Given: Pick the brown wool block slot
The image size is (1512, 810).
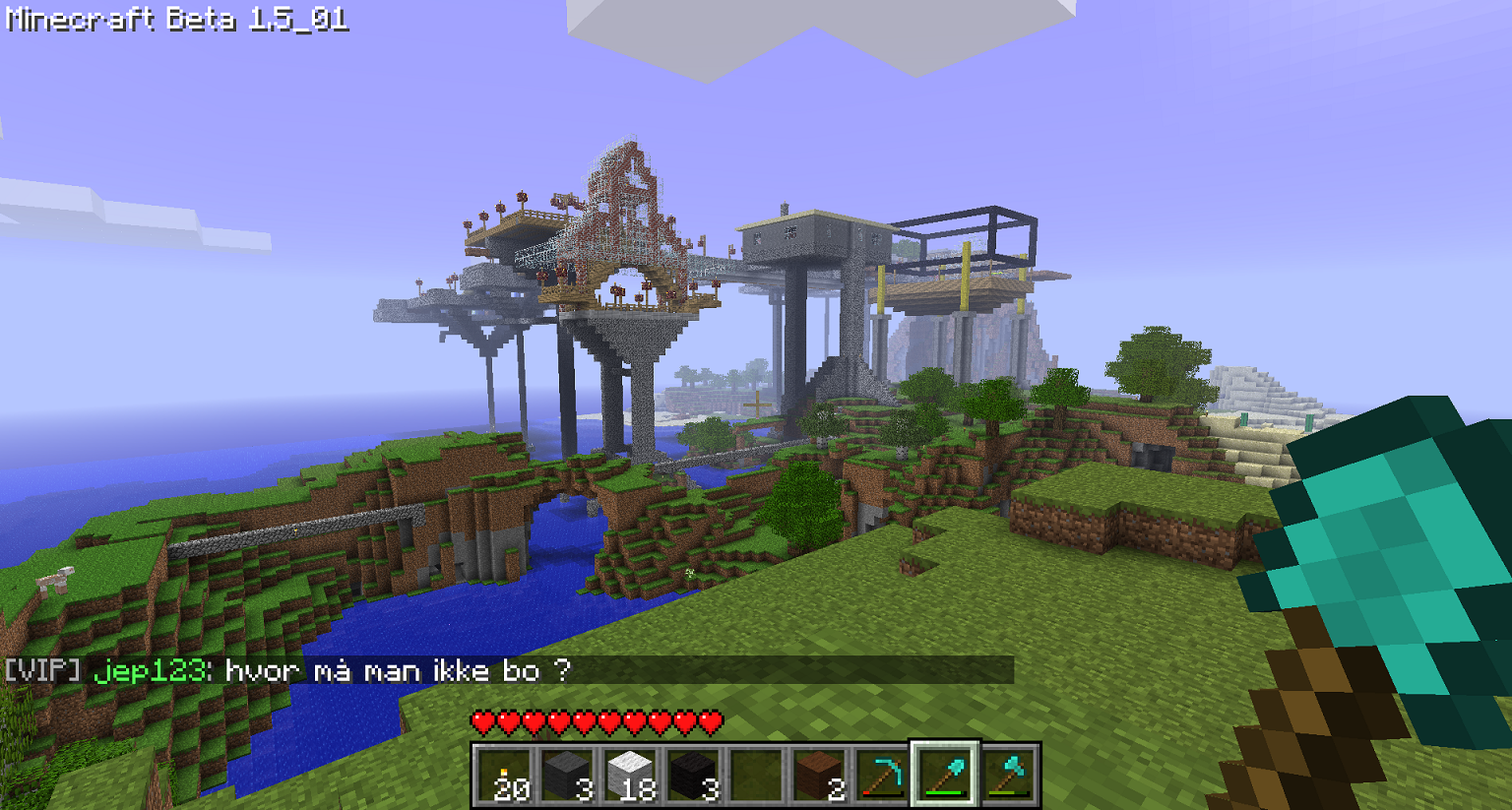Looking at the screenshot, I should [819, 775].
